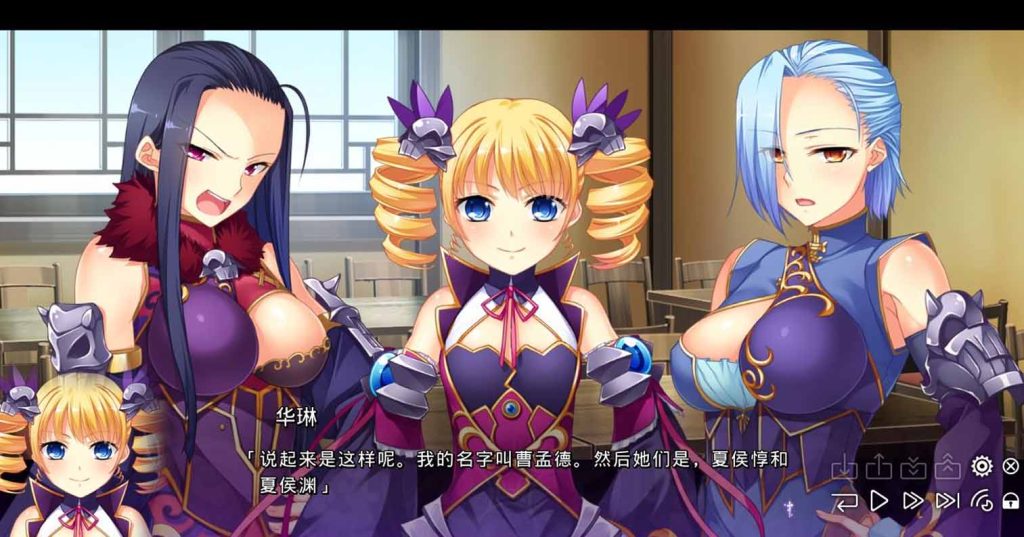This screenshot has height=537, width=1024.
Task: Fast-forward with the double triangle icon
Action: (912, 500)
